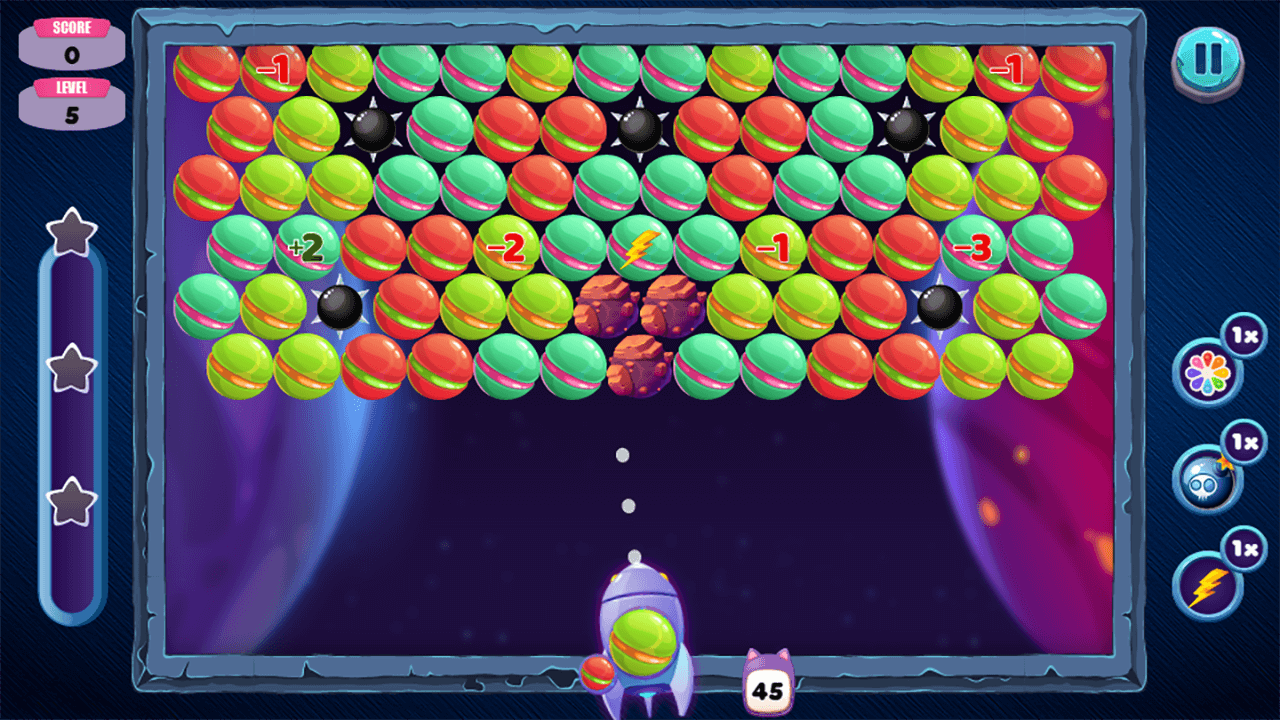Pause the game
The width and height of the screenshot is (1280, 720).
click(x=1208, y=62)
